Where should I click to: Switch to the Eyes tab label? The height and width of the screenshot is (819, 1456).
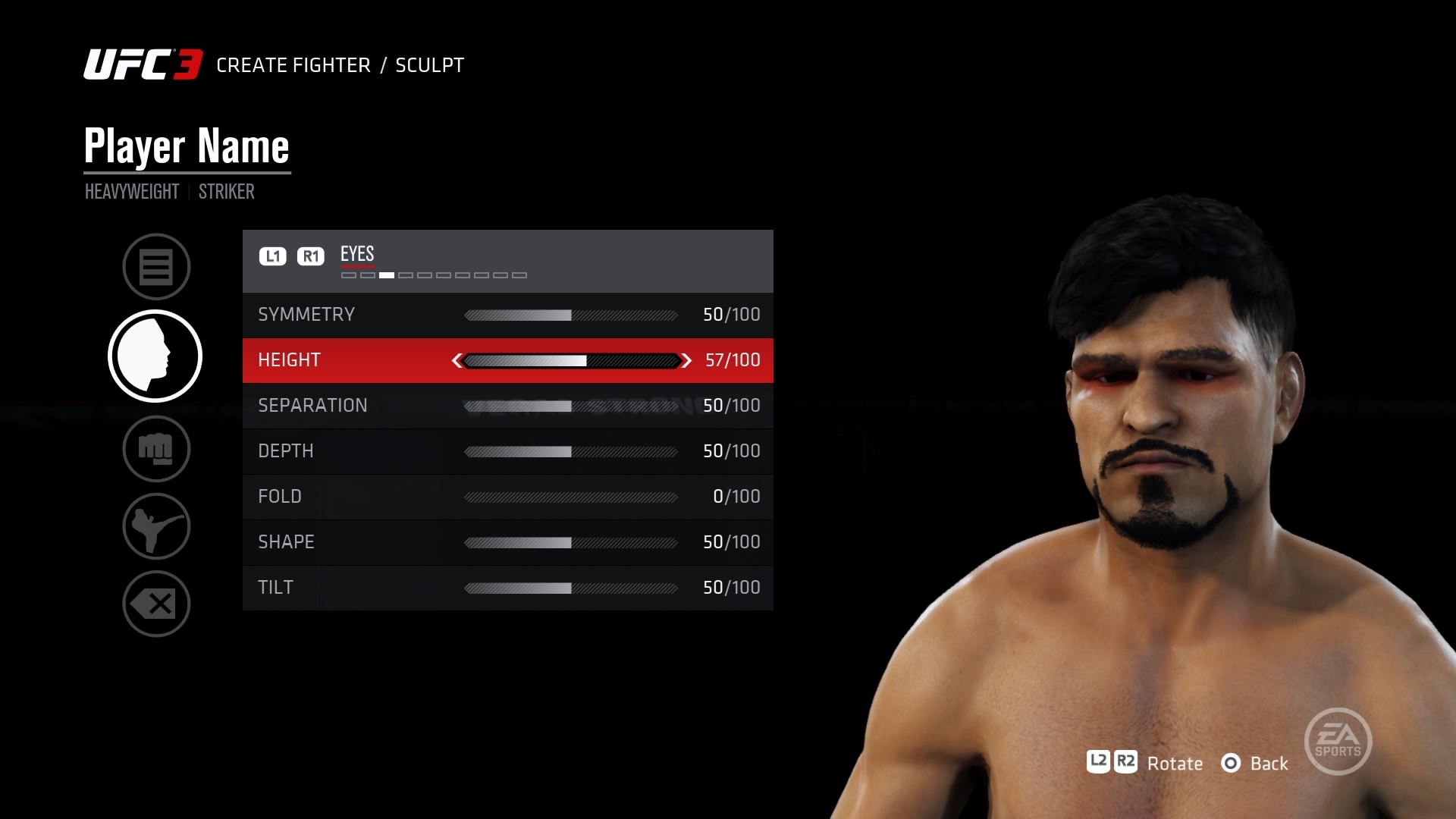pos(357,254)
